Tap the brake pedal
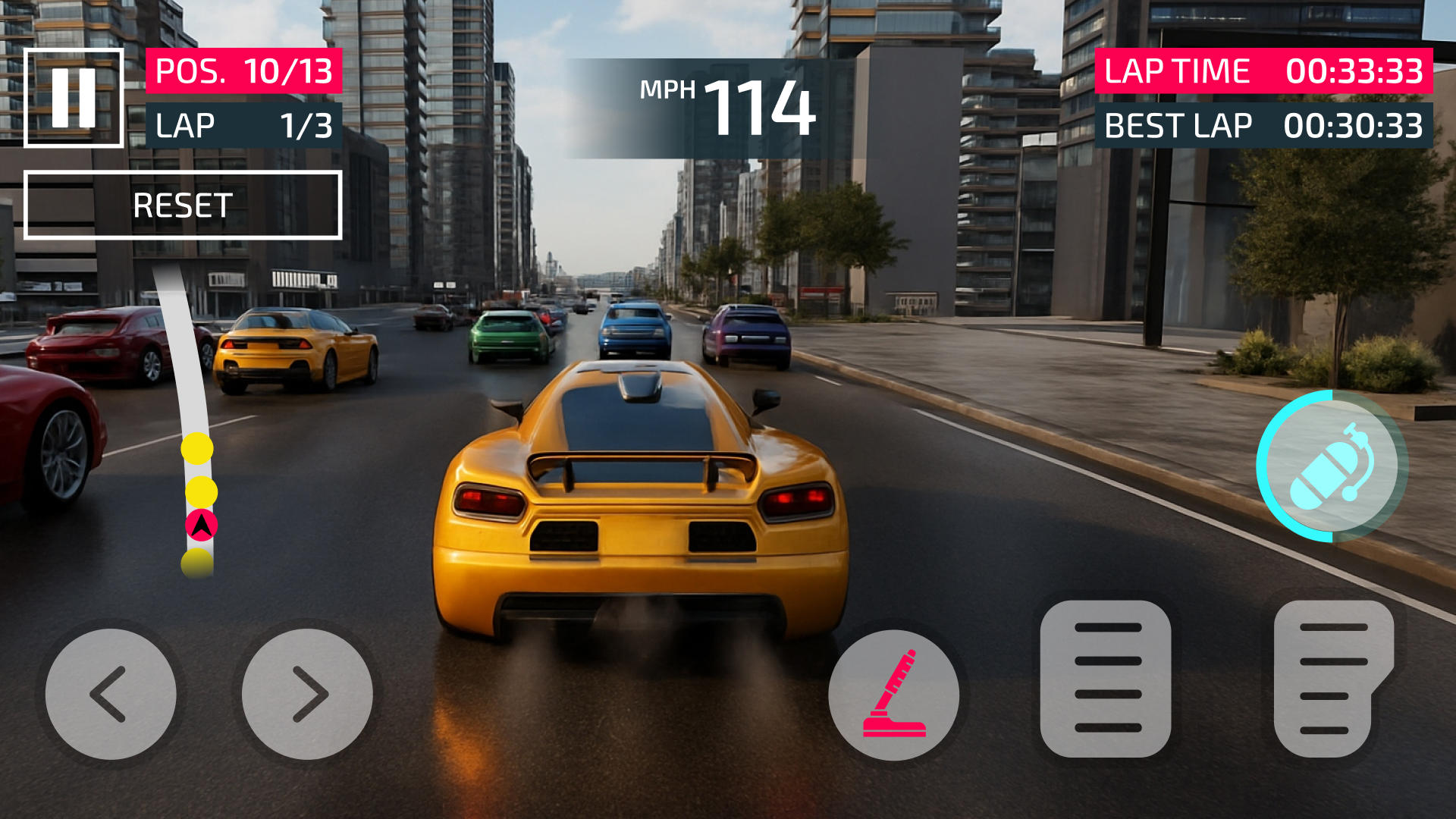The height and width of the screenshot is (819, 1456). click(1106, 678)
